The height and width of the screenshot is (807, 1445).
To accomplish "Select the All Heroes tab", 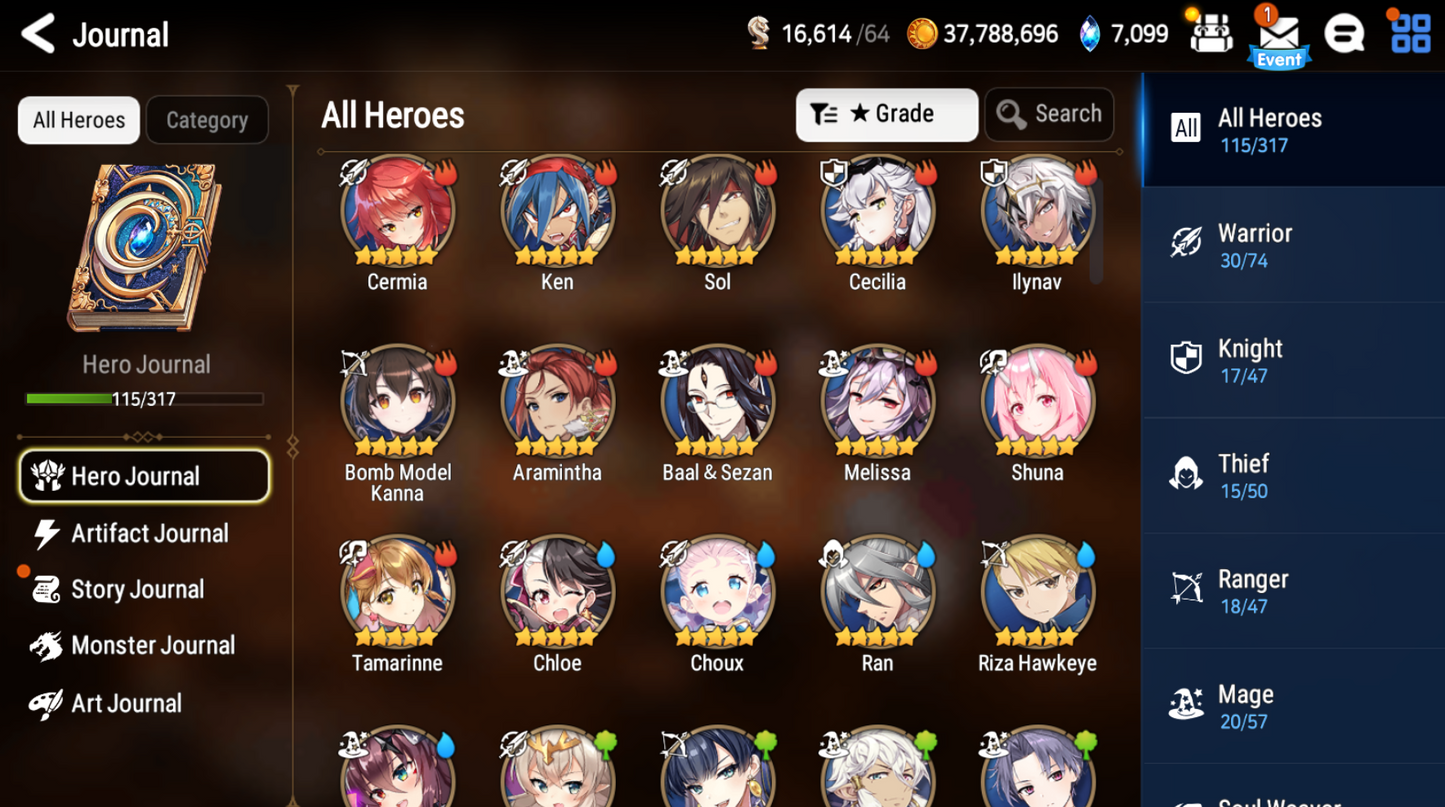I will pos(78,120).
